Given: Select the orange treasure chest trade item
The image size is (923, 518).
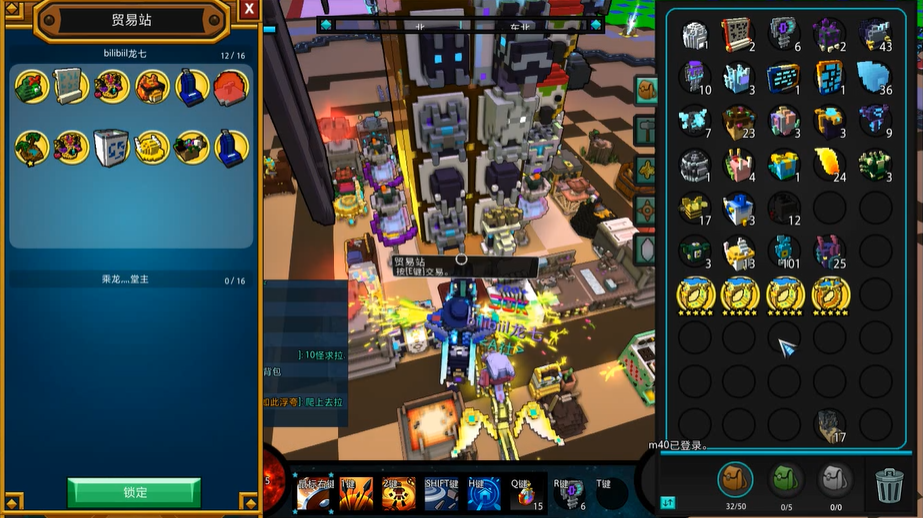Looking at the screenshot, I should tap(152, 86).
